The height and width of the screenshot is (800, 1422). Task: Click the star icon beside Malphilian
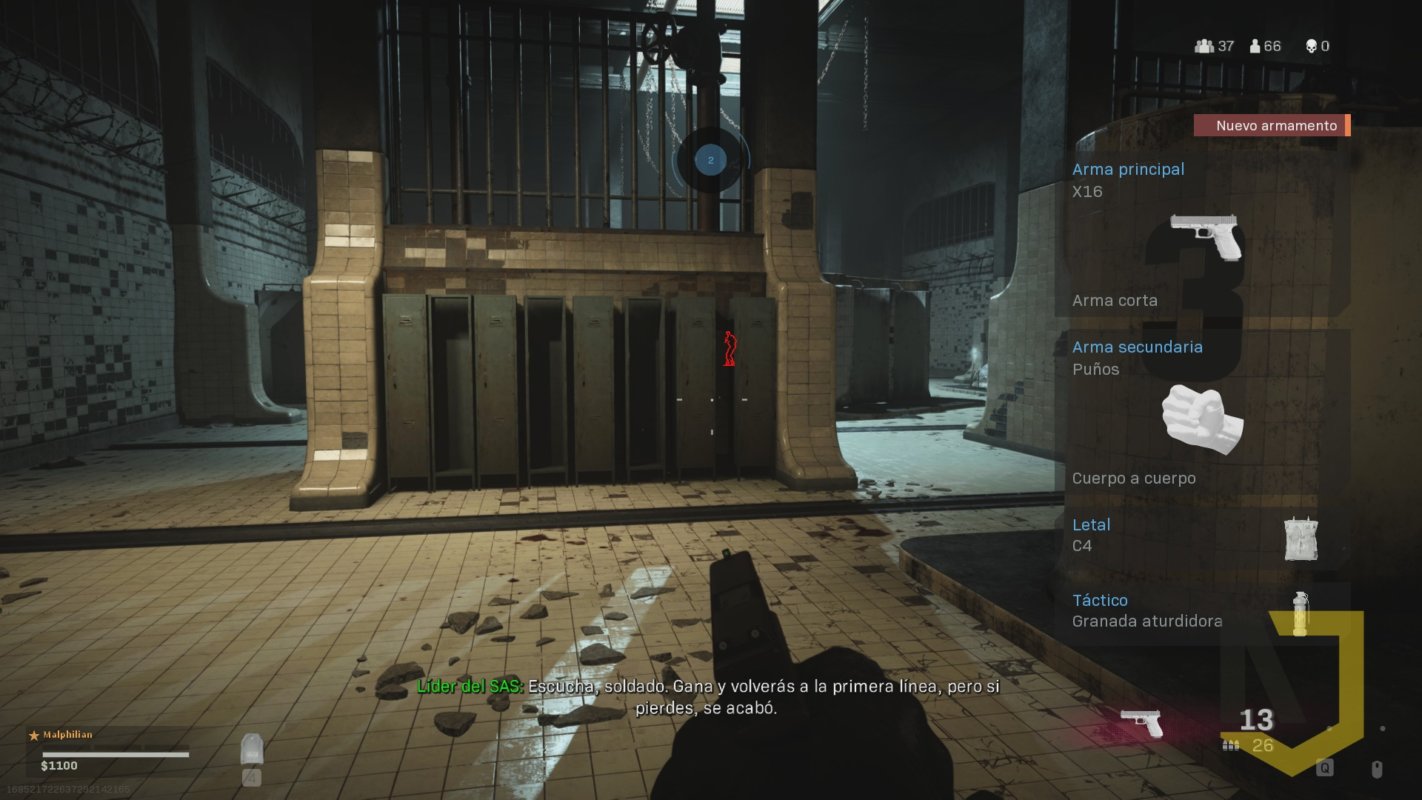[33, 734]
